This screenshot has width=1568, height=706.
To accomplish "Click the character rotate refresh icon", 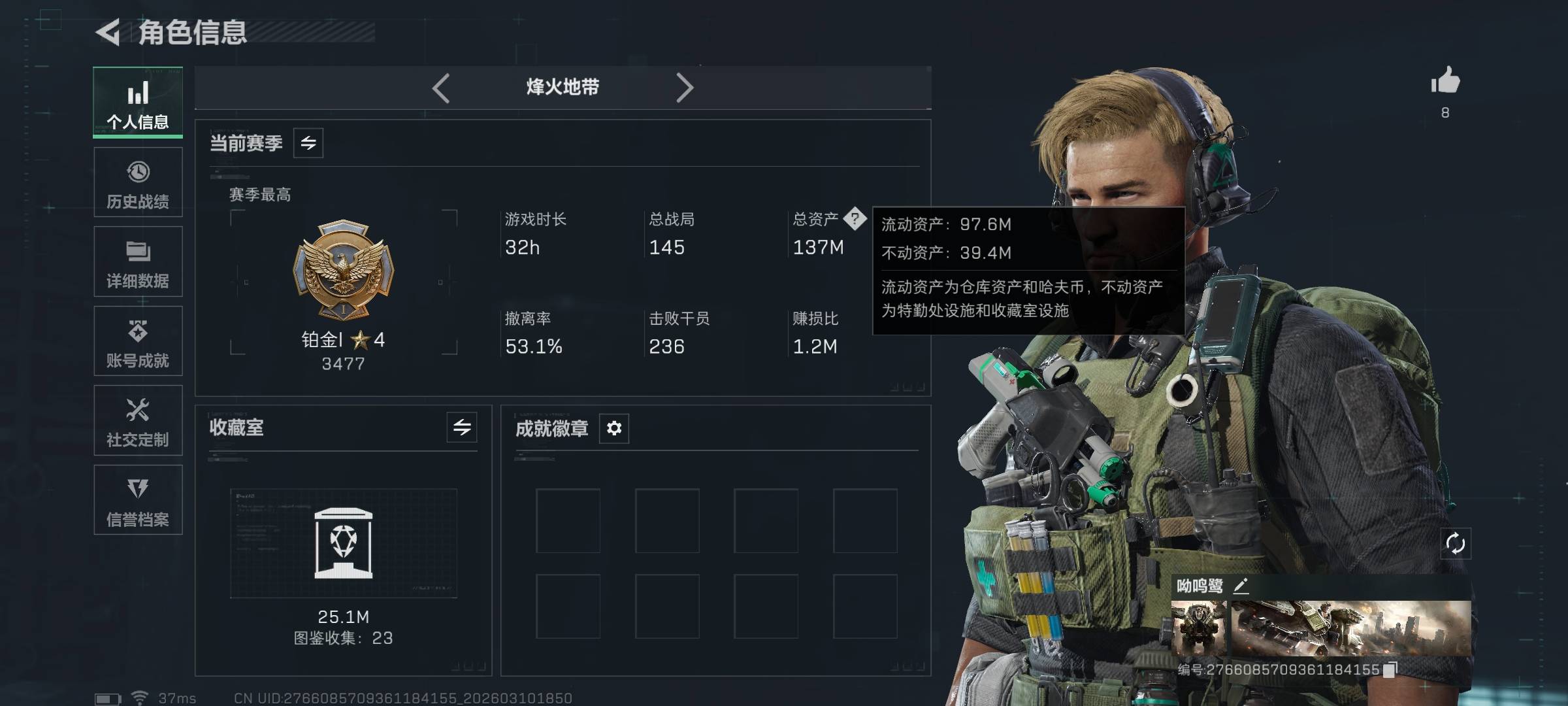I will pyautogui.click(x=1456, y=544).
